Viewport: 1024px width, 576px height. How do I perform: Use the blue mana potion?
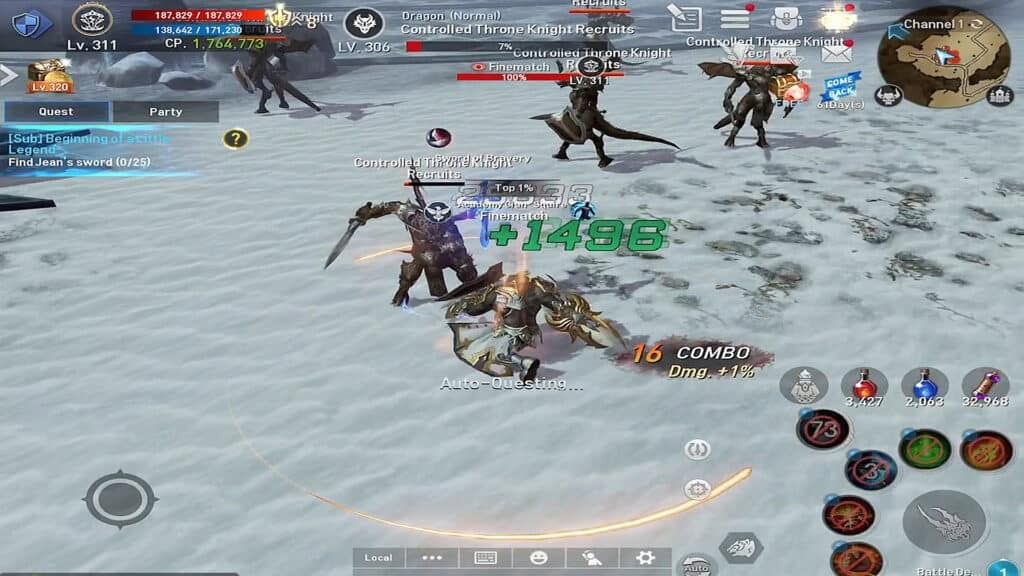[x=924, y=385]
